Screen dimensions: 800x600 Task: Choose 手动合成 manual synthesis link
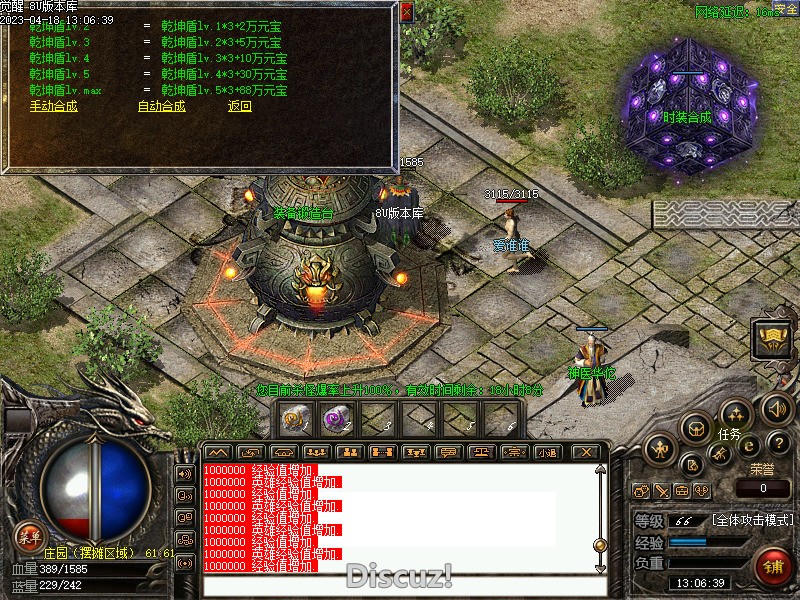tap(53, 106)
